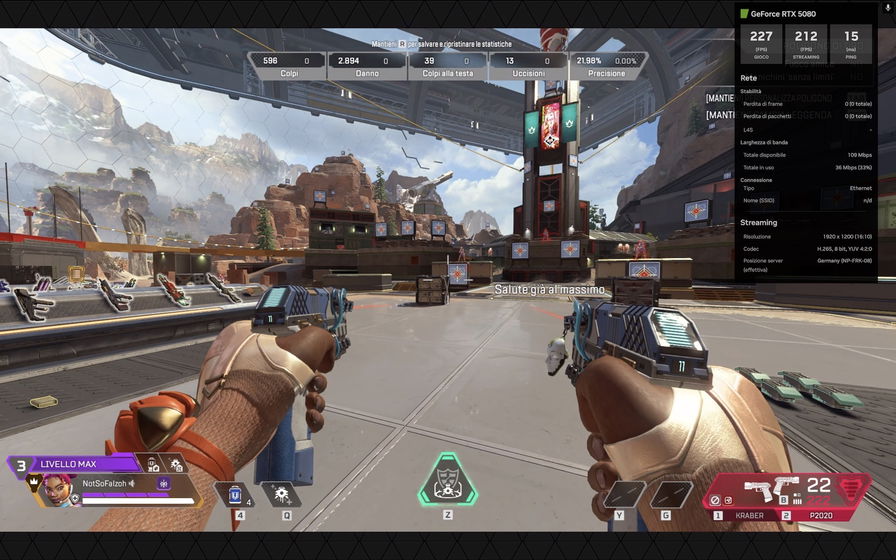The width and height of the screenshot is (896, 560).
Task: Activate the ultimate ability shield emblem
Action: pos(447,481)
